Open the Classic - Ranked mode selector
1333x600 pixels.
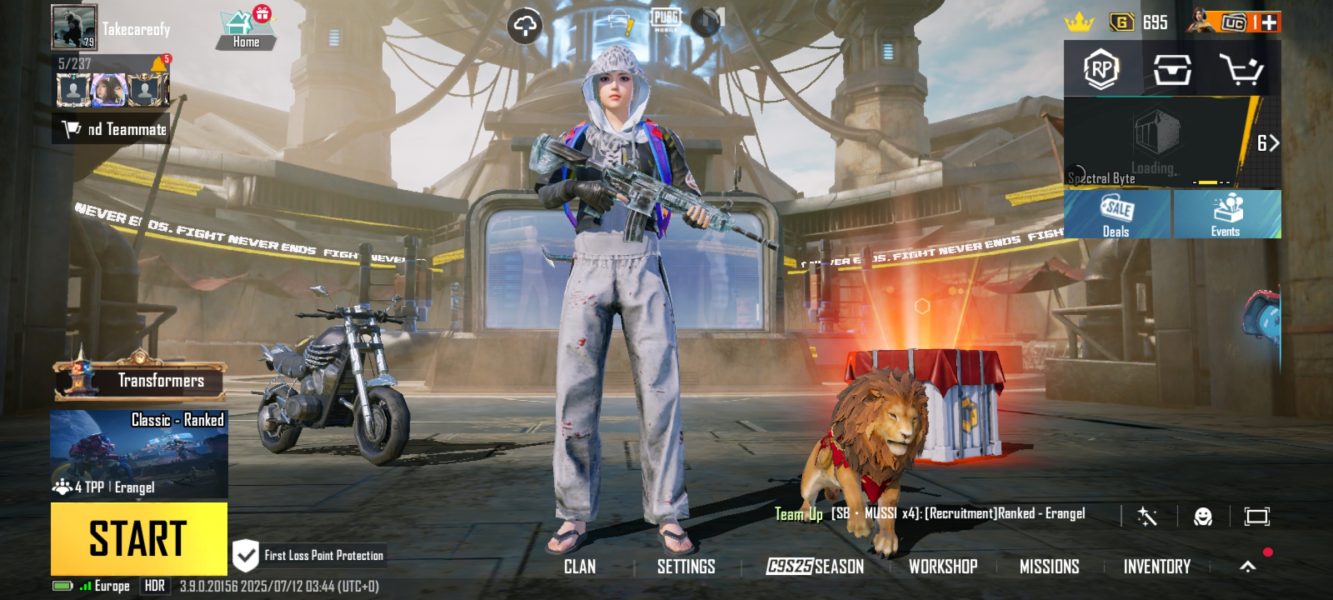[138, 453]
